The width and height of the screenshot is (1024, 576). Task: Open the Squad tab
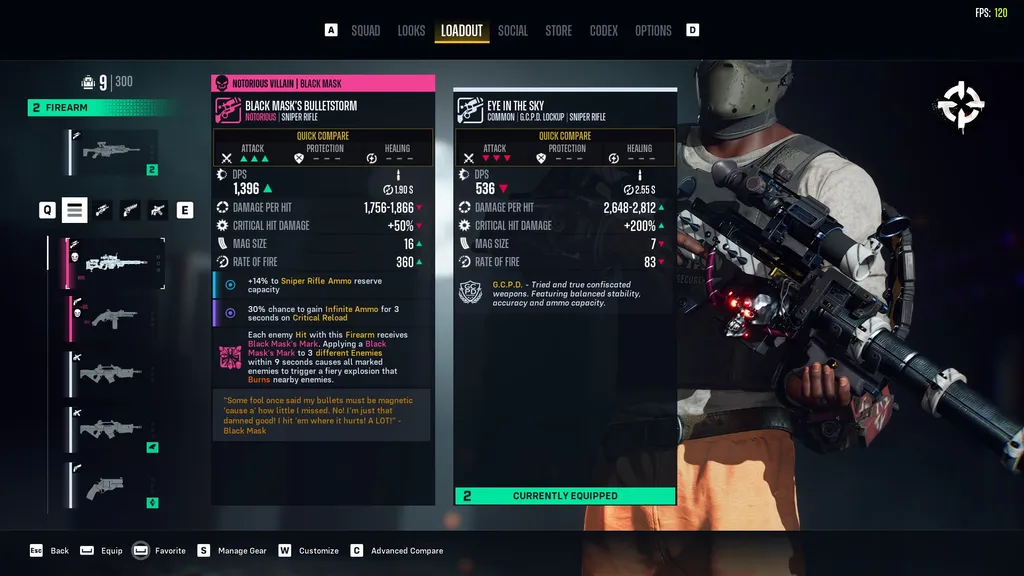click(365, 31)
